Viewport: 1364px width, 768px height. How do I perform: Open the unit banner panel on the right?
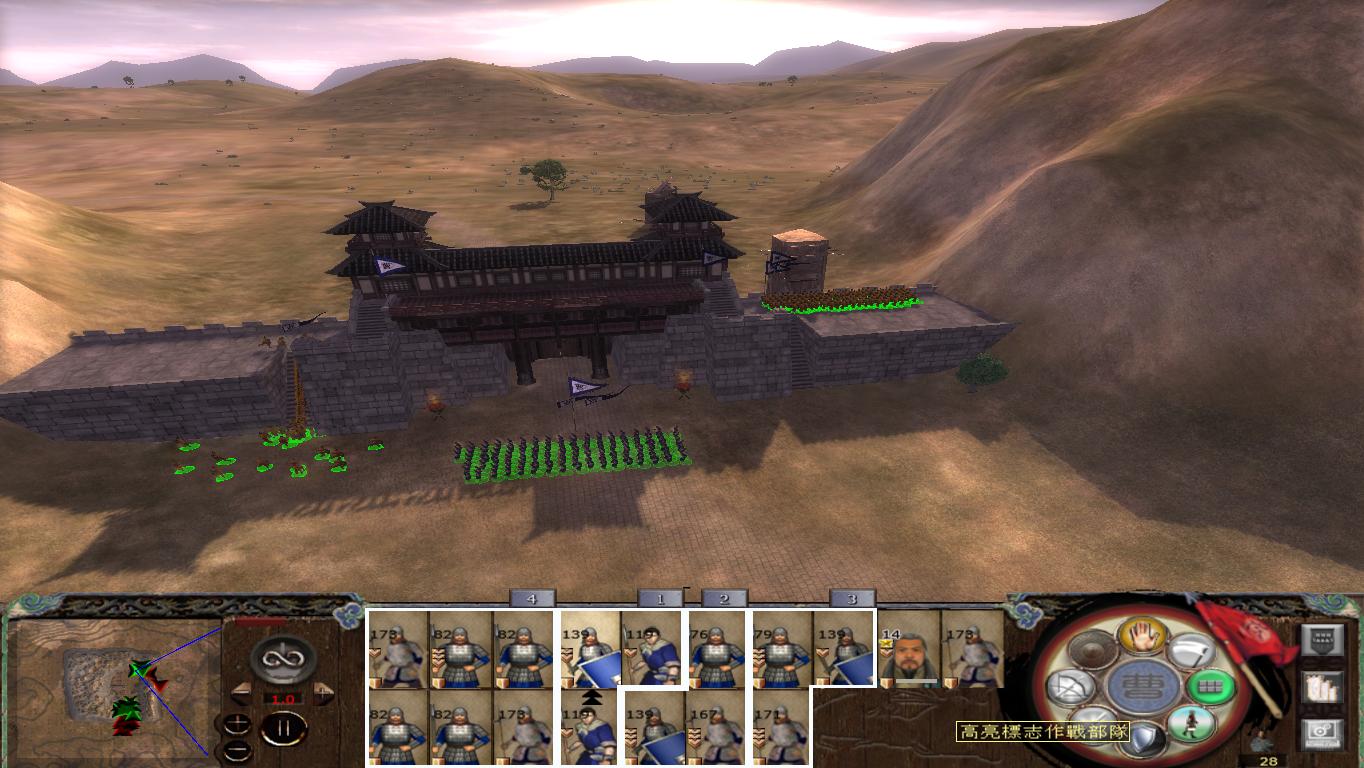[x=1323, y=638]
